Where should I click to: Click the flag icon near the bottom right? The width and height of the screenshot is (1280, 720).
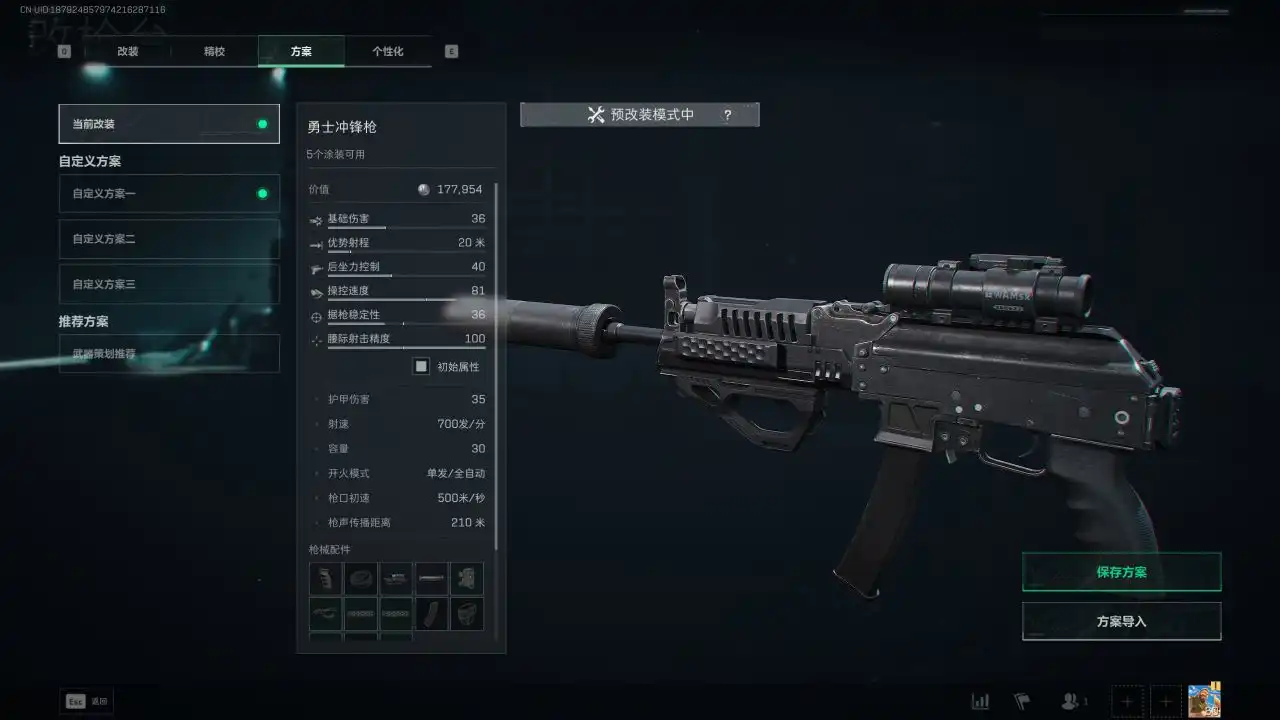[x=1023, y=701]
